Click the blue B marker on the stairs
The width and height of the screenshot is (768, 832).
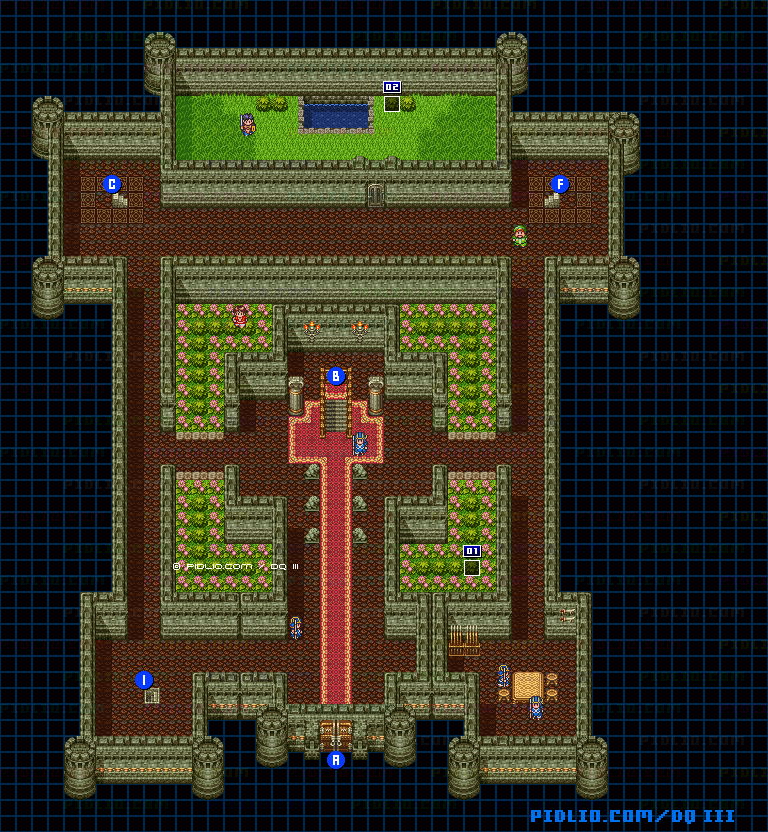336,377
